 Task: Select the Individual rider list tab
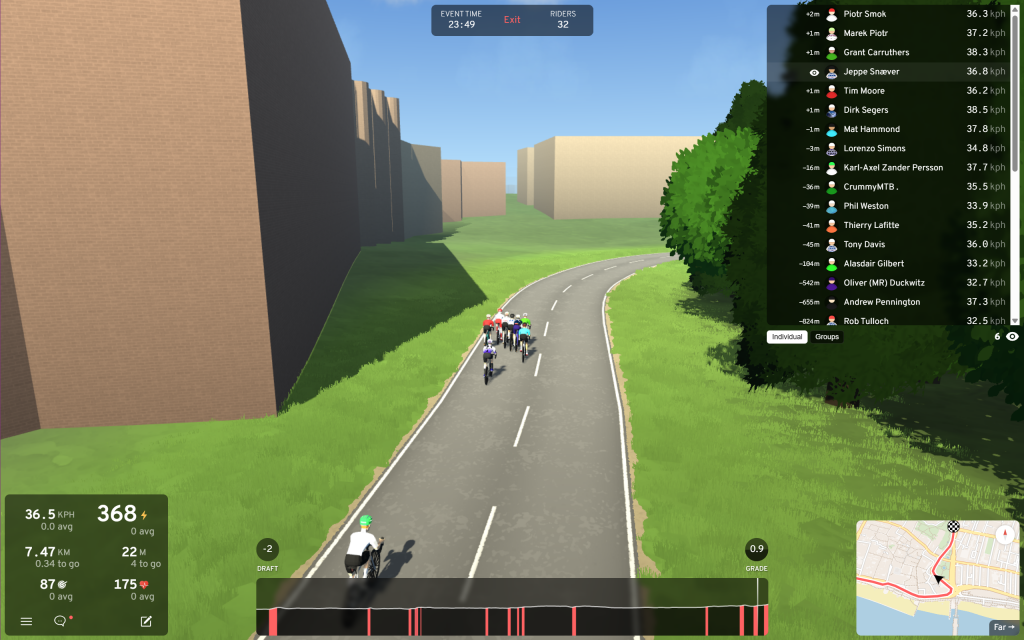pos(787,337)
